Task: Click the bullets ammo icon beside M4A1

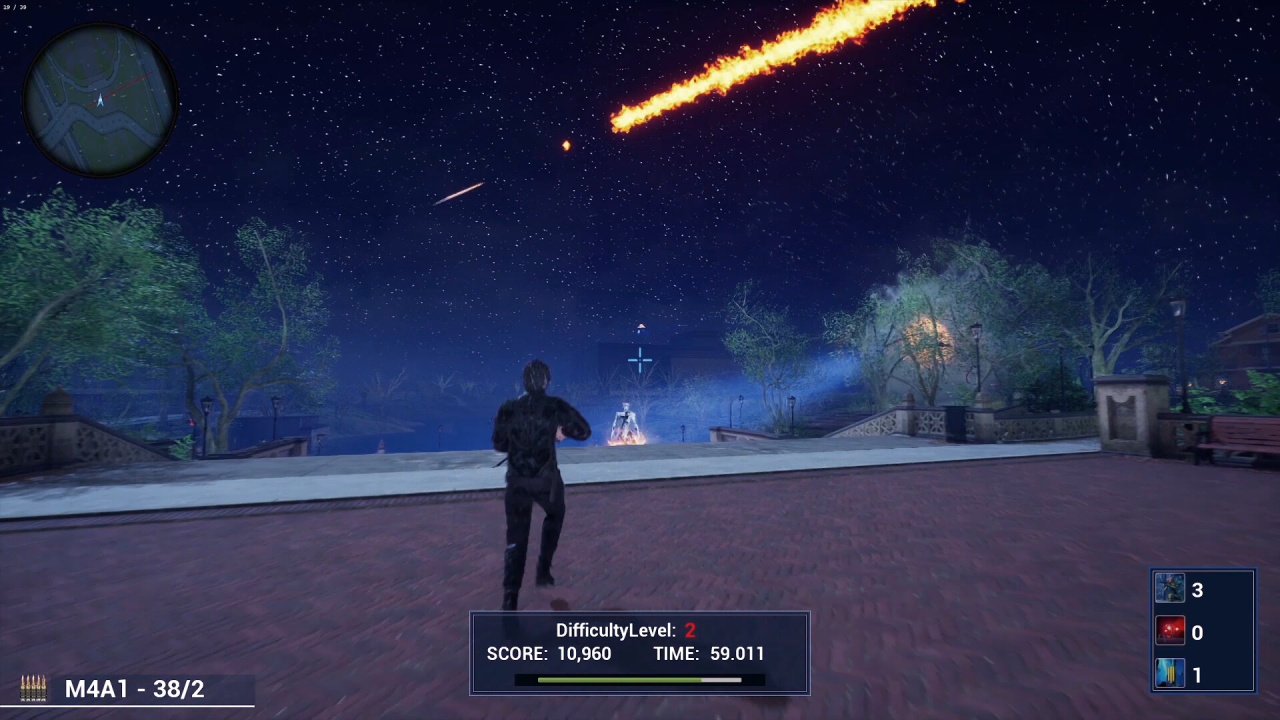Action: (33, 688)
